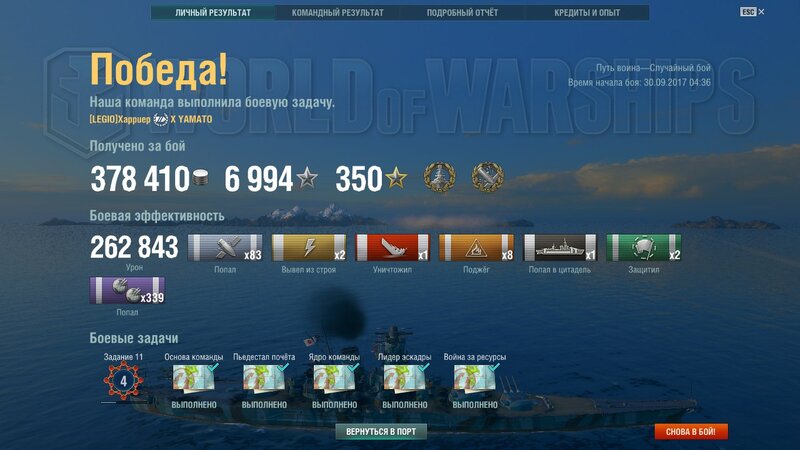Select the Уничтожил x1 ribbon
The image size is (800, 450).
pos(392,249)
